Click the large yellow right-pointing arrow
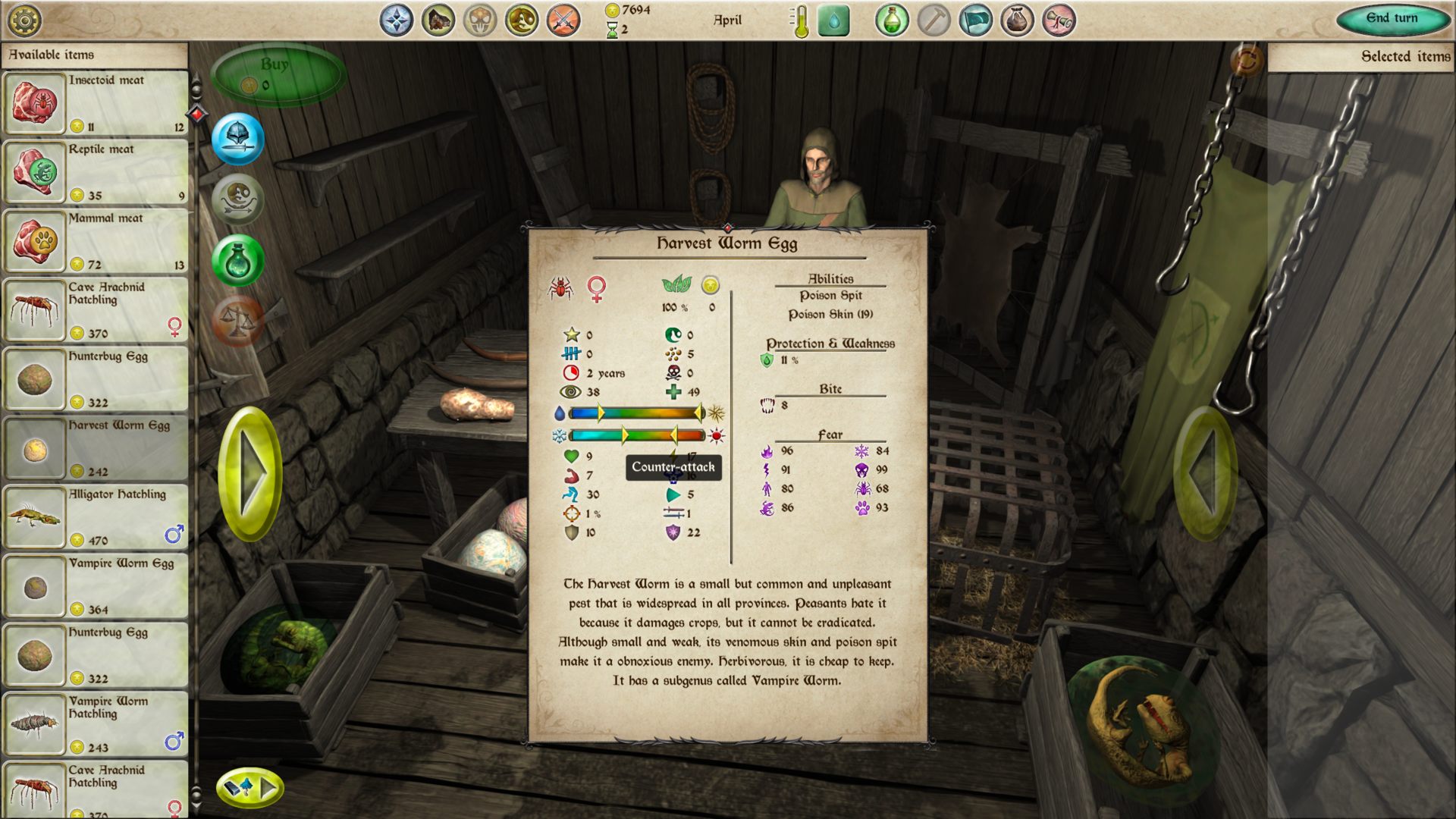 click(x=250, y=474)
